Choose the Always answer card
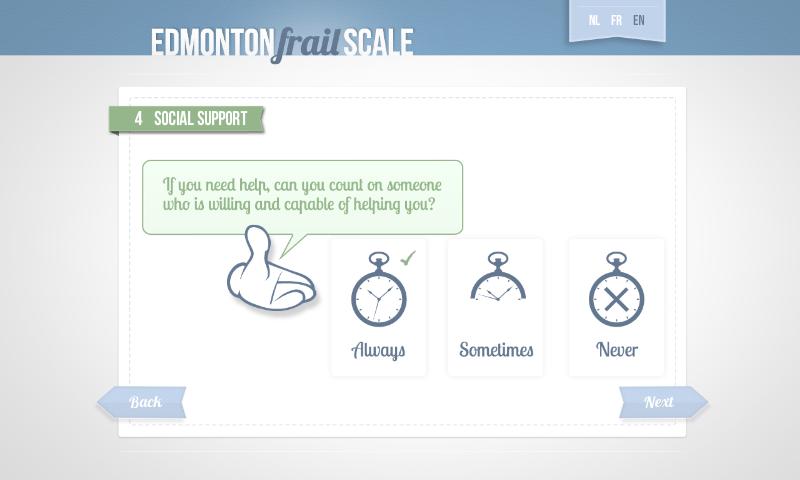 378,307
